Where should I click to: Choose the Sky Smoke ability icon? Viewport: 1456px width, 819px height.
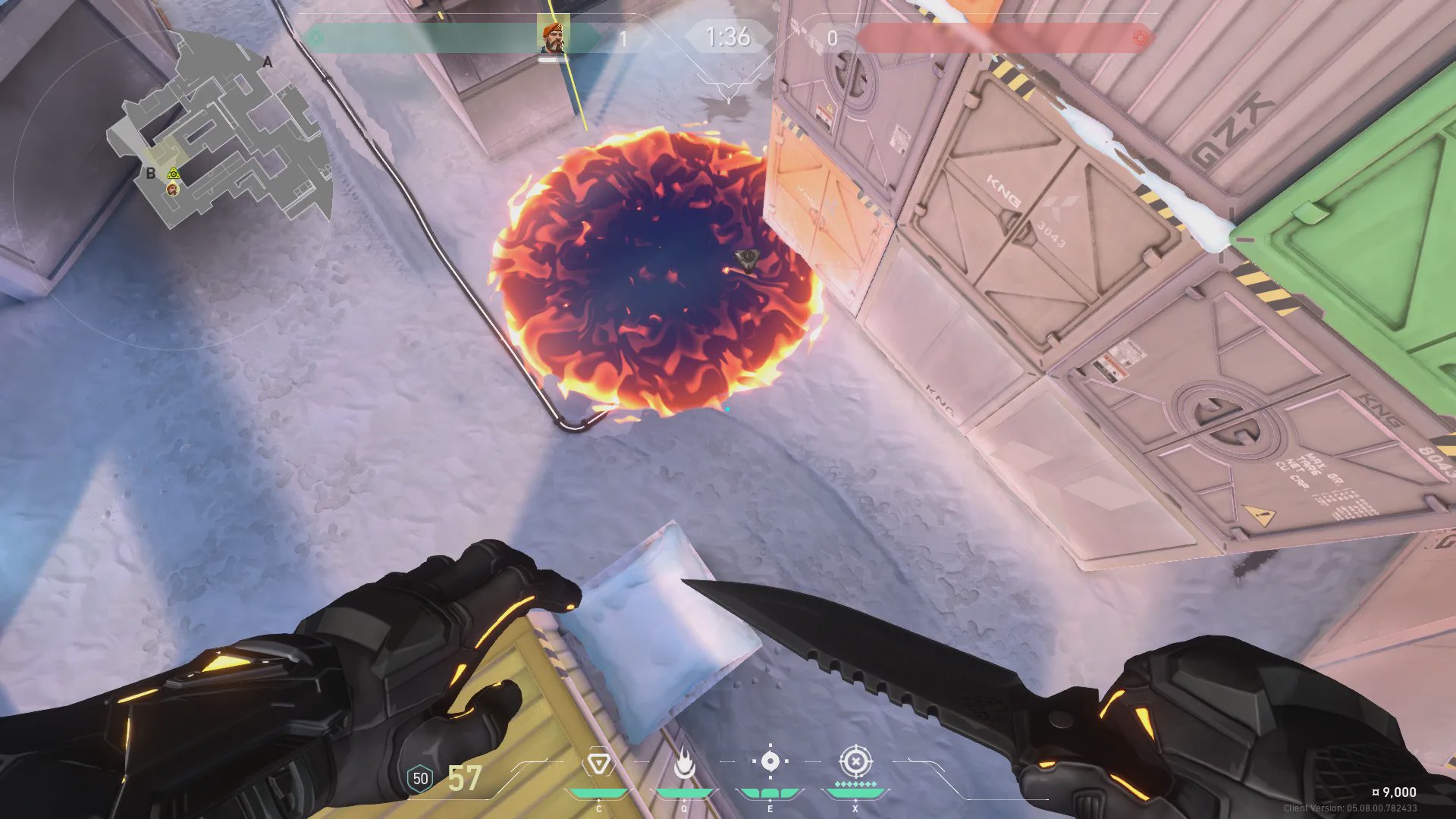coord(770,761)
